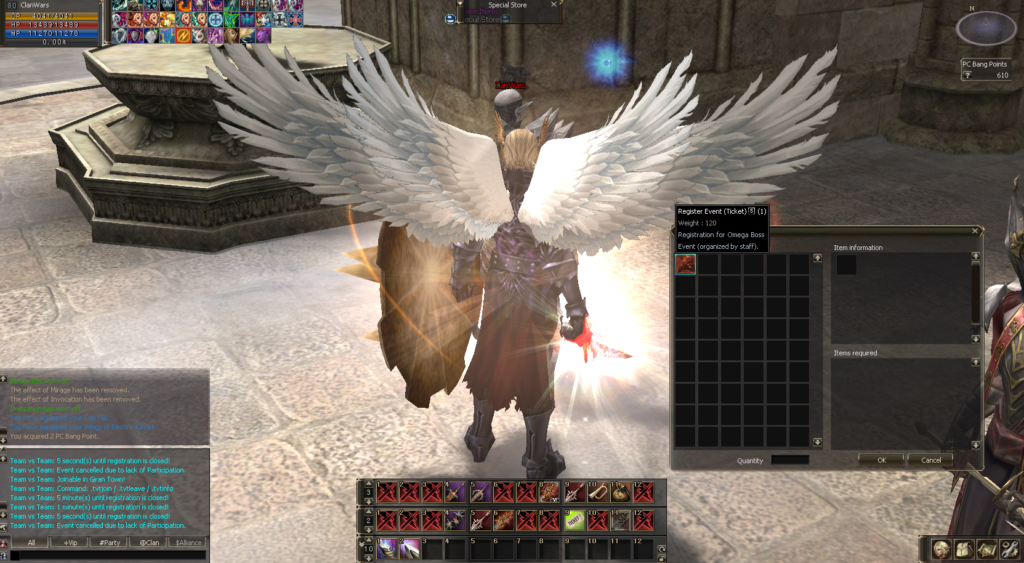Show the $Alliance chat tab
Image resolution: width=1024 pixels, height=563 pixels.
pyautogui.click(x=188, y=542)
